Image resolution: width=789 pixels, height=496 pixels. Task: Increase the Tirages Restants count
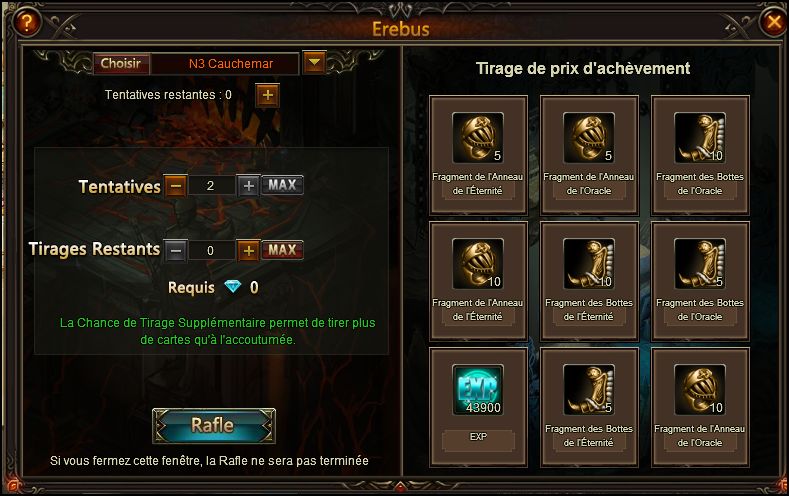248,250
